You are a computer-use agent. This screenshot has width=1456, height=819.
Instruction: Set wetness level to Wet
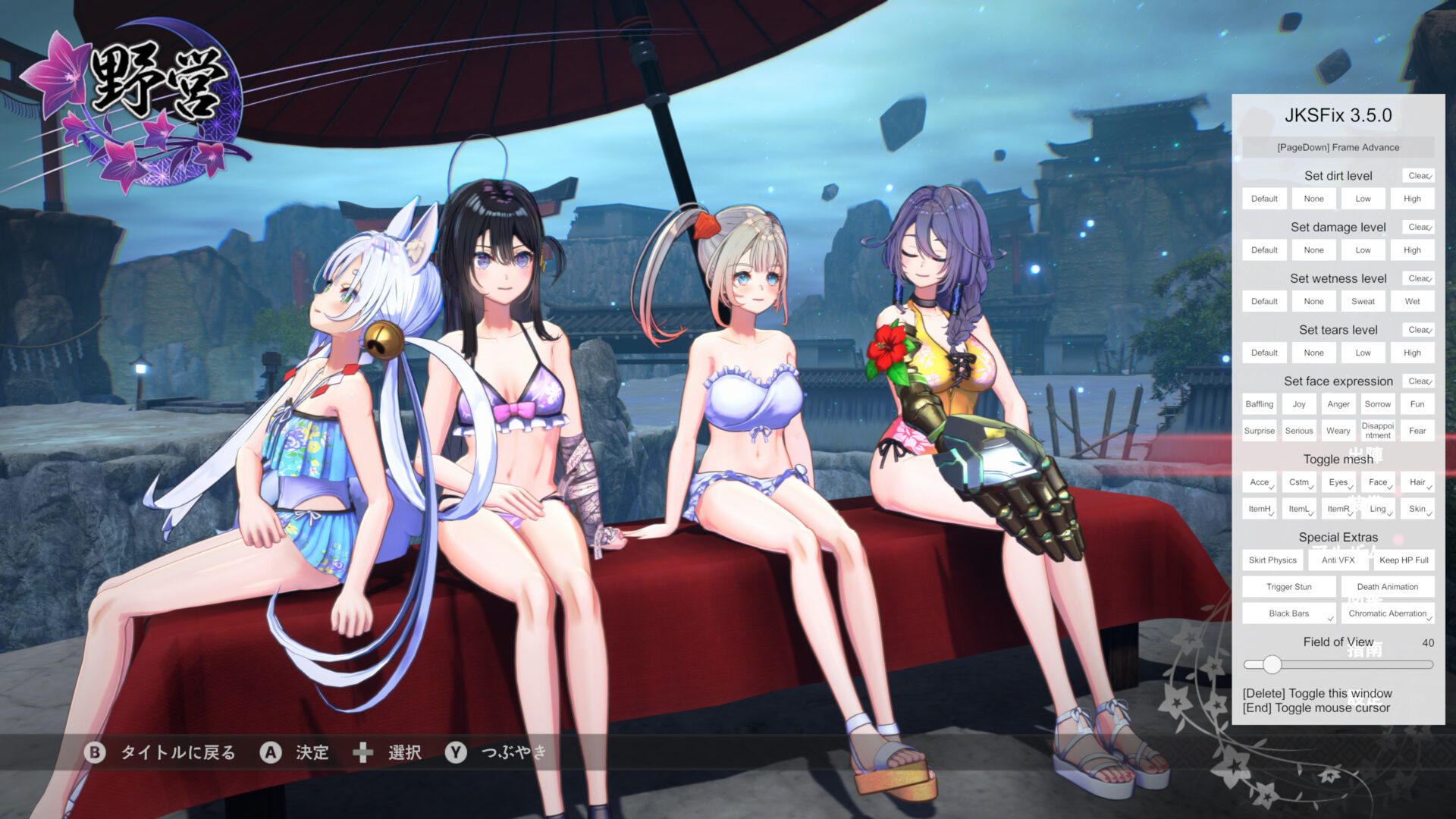(1412, 300)
